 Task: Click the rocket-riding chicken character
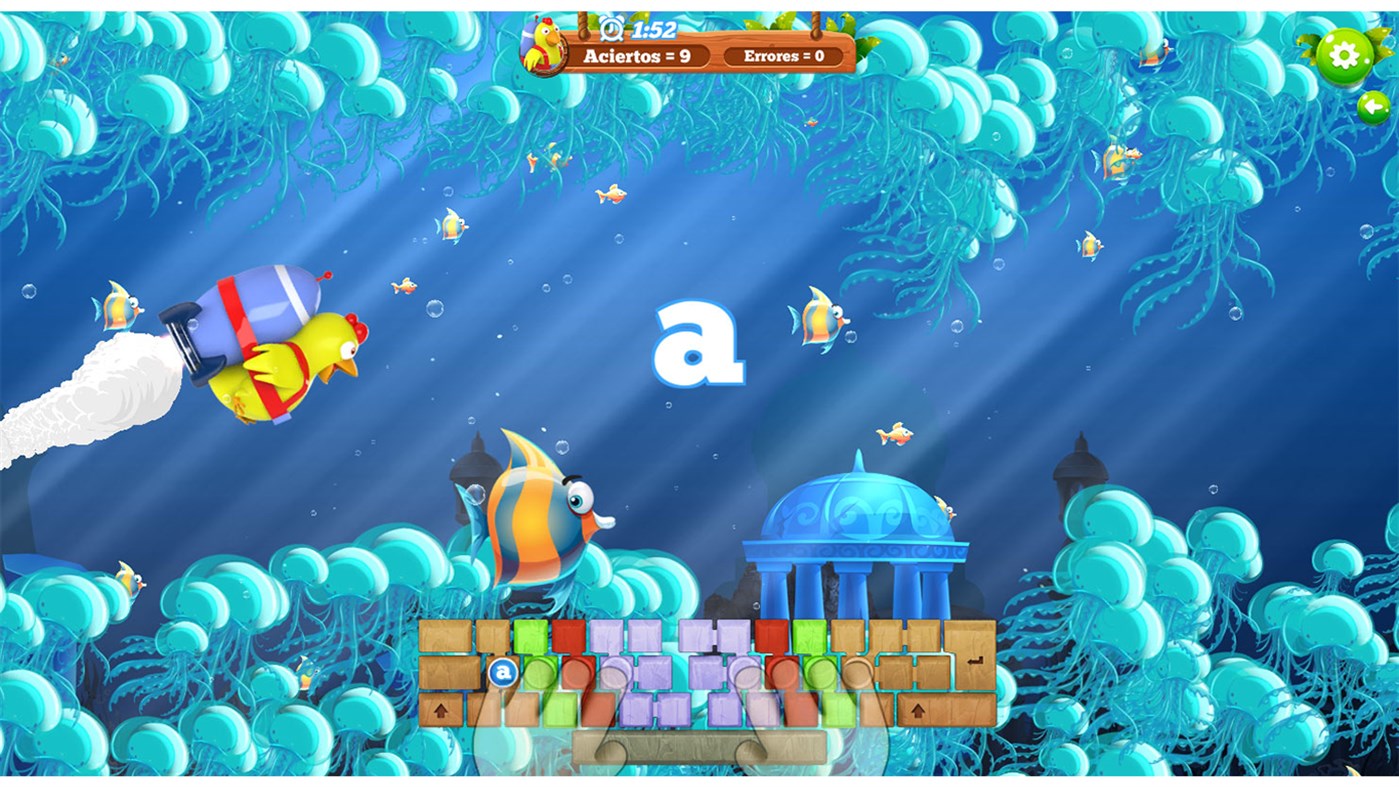pos(280,350)
